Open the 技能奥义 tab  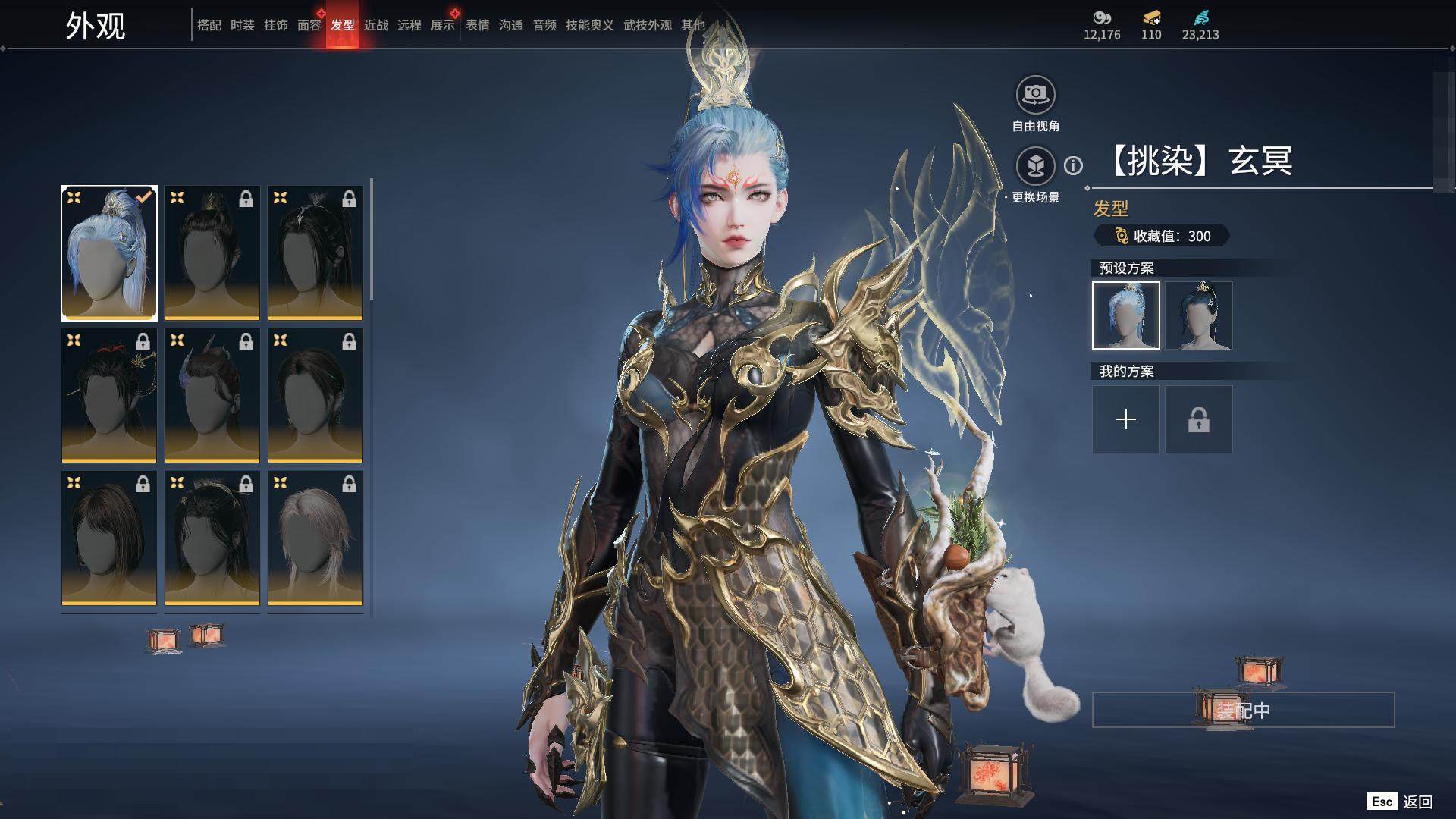pyautogui.click(x=589, y=25)
